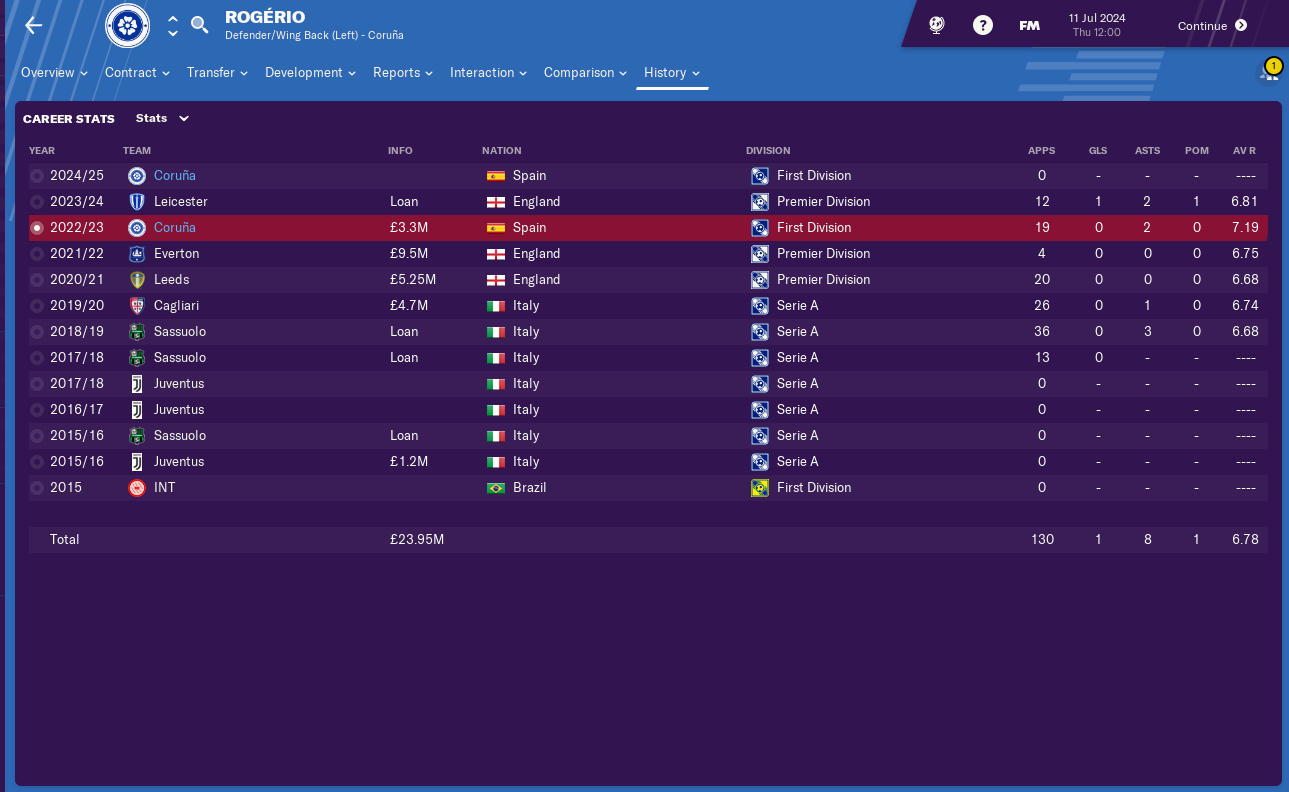Image resolution: width=1289 pixels, height=792 pixels.
Task: Open the search magnifying glass
Action: click(200, 25)
